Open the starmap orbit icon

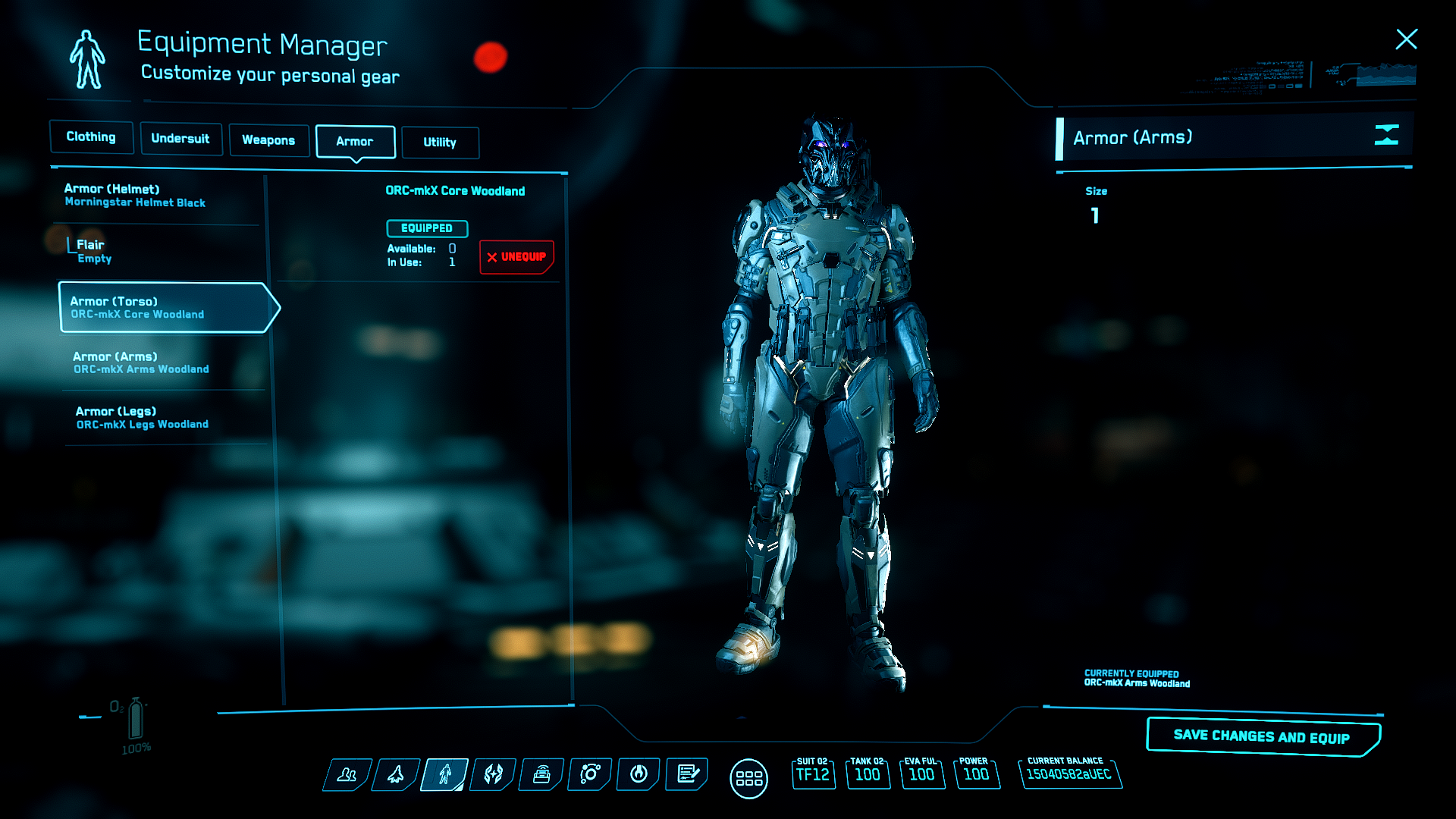(590, 774)
